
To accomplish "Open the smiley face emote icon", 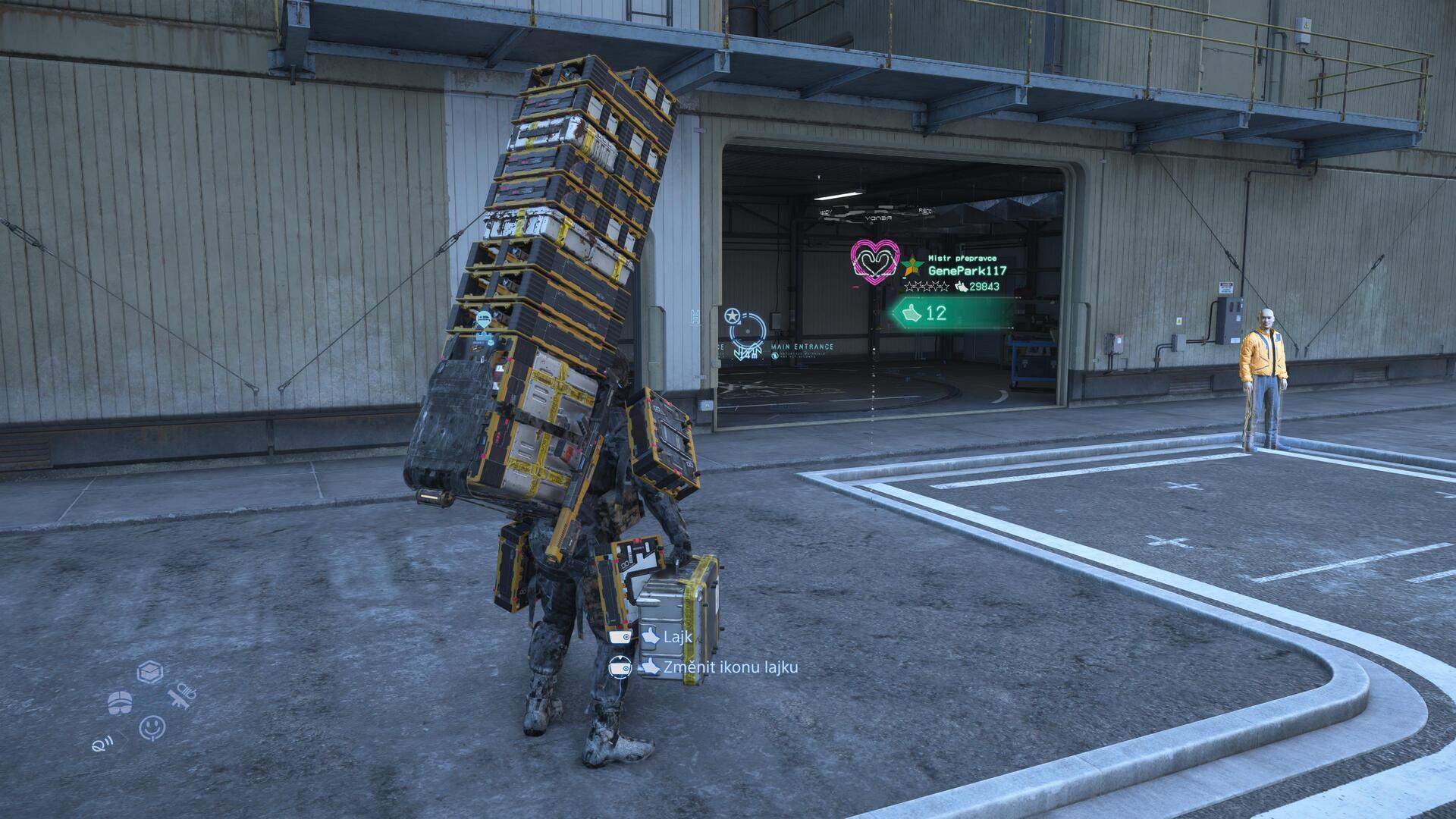I will tap(152, 727).
